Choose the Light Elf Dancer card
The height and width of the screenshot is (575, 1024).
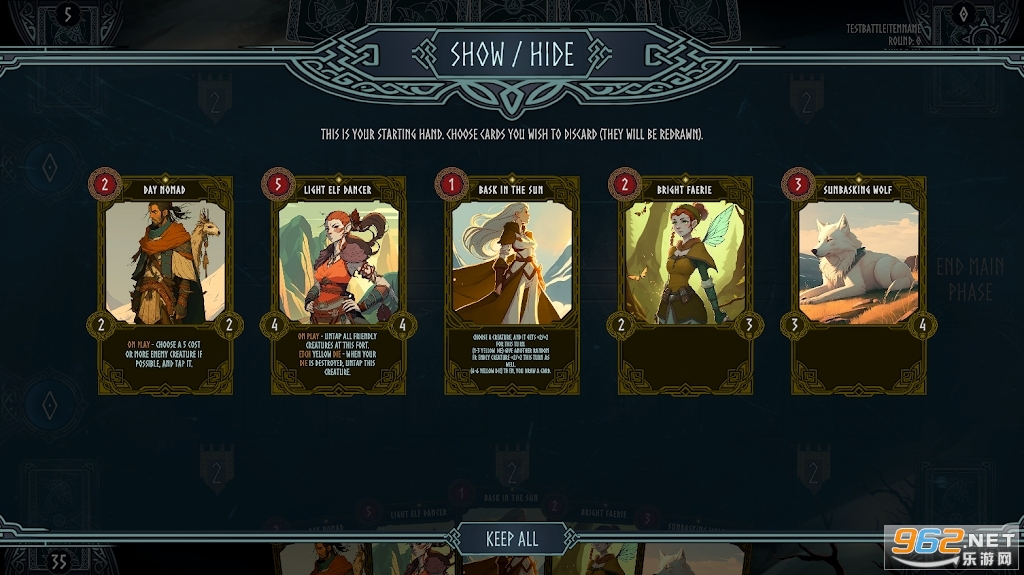[338, 285]
